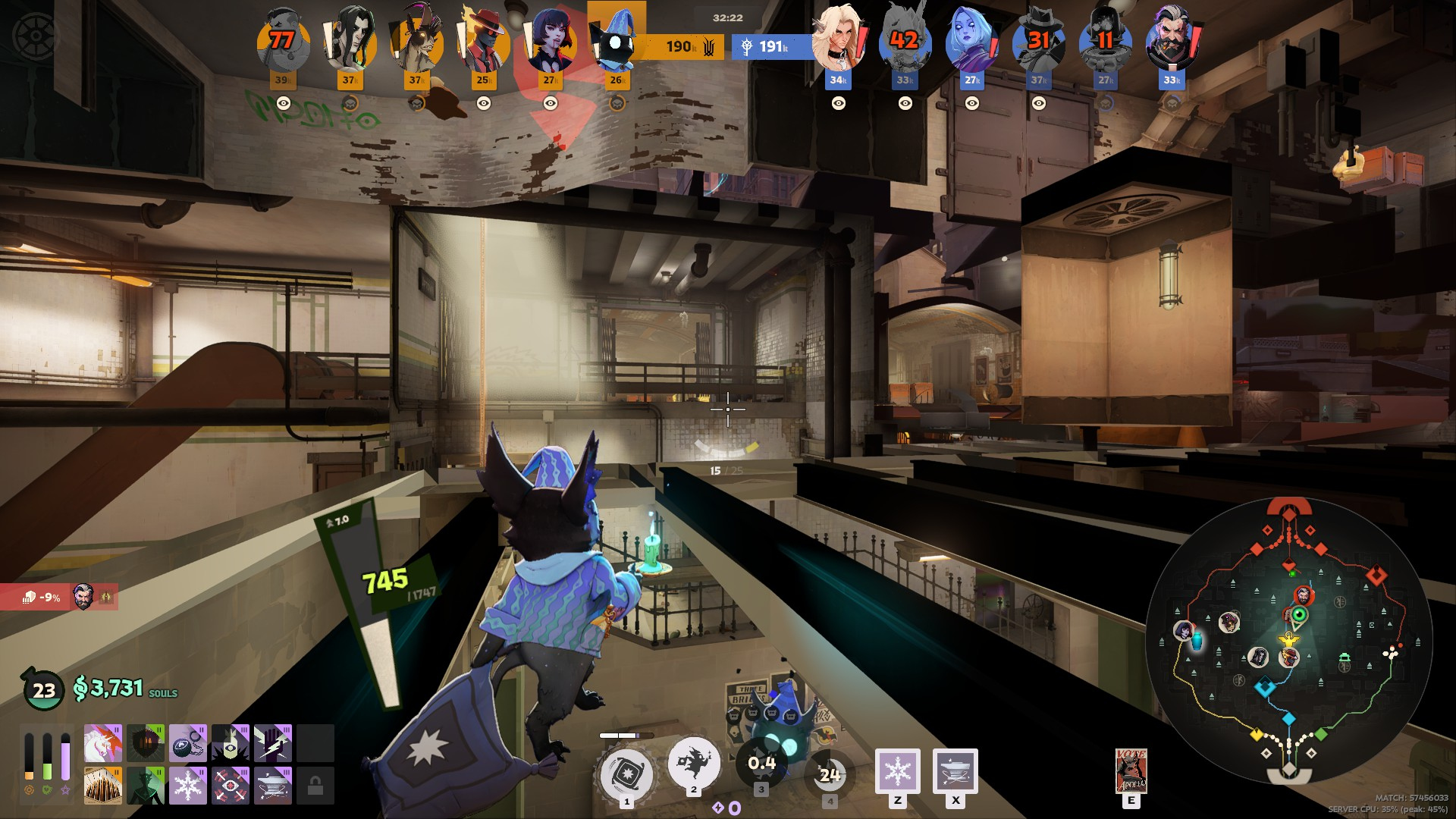Select the dark bob-haired ally hero portrait
The width and height of the screenshot is (1456, 819).
coord(550,40)
